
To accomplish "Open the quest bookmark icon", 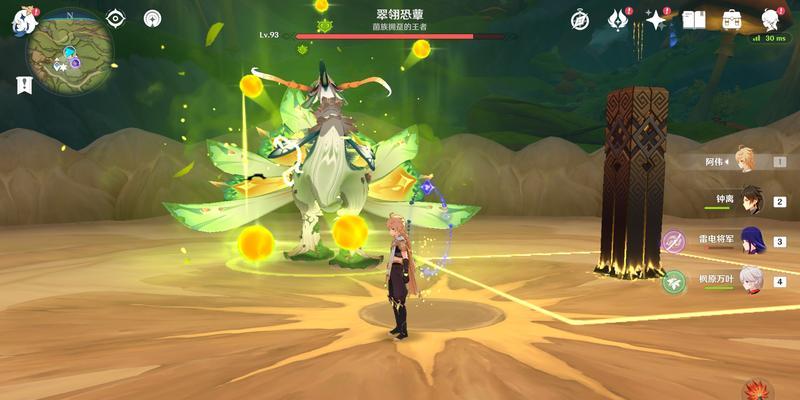I will (x=23, y=87).
